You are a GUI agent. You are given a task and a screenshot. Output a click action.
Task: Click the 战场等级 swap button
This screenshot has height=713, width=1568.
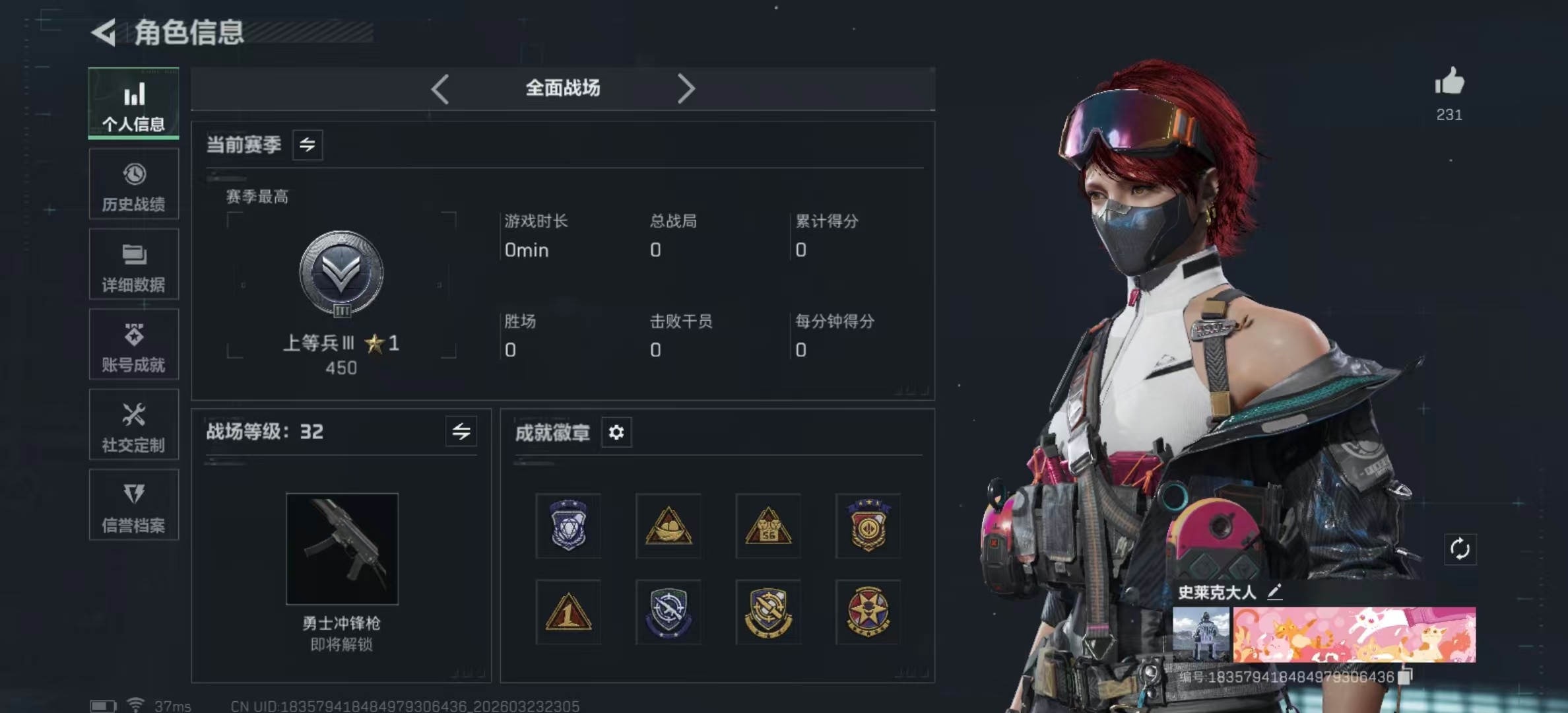pos(461,432)
